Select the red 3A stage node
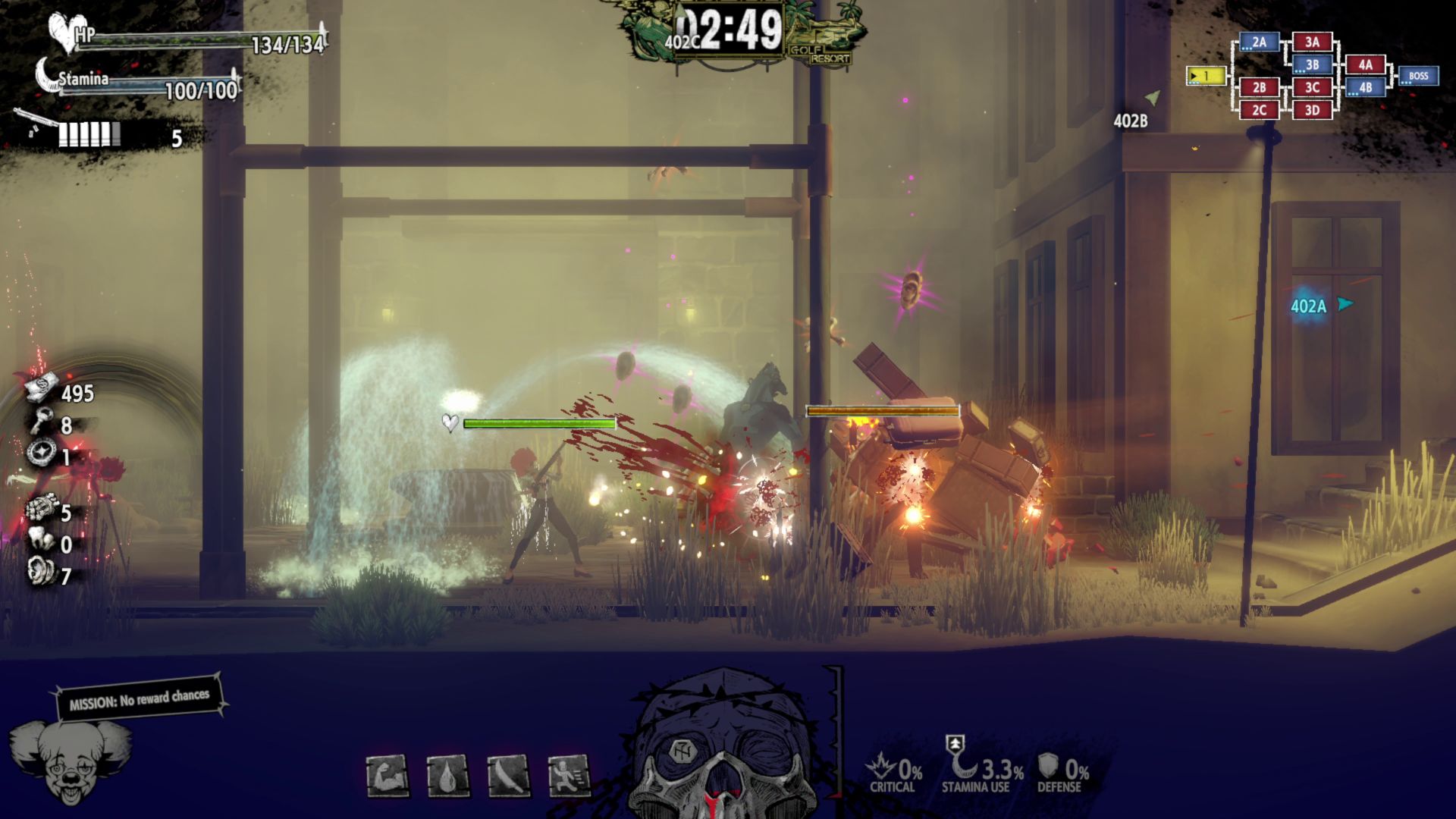 (1312, 42)
